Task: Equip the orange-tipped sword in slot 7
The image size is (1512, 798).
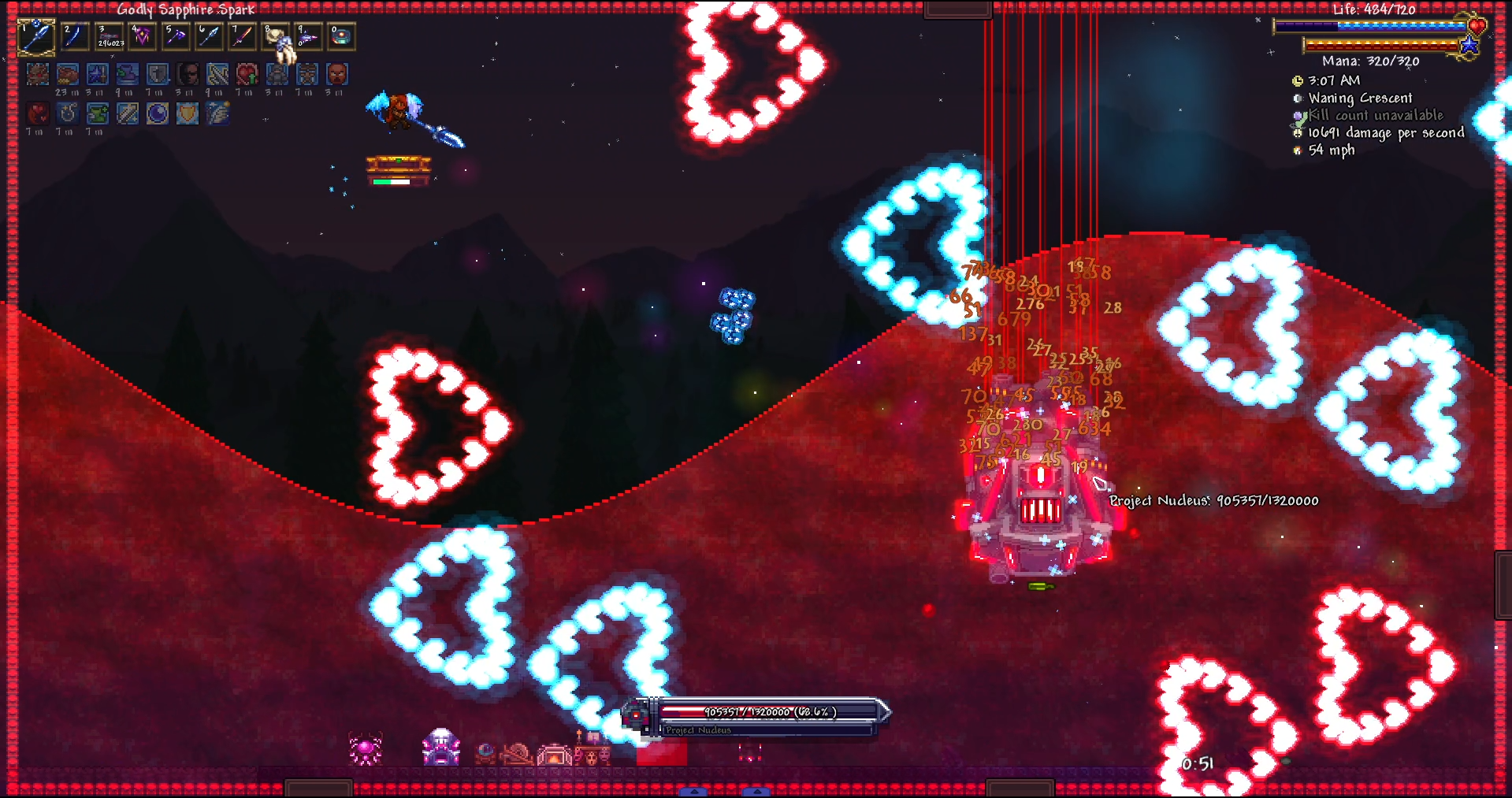Action: click(242, 37)
